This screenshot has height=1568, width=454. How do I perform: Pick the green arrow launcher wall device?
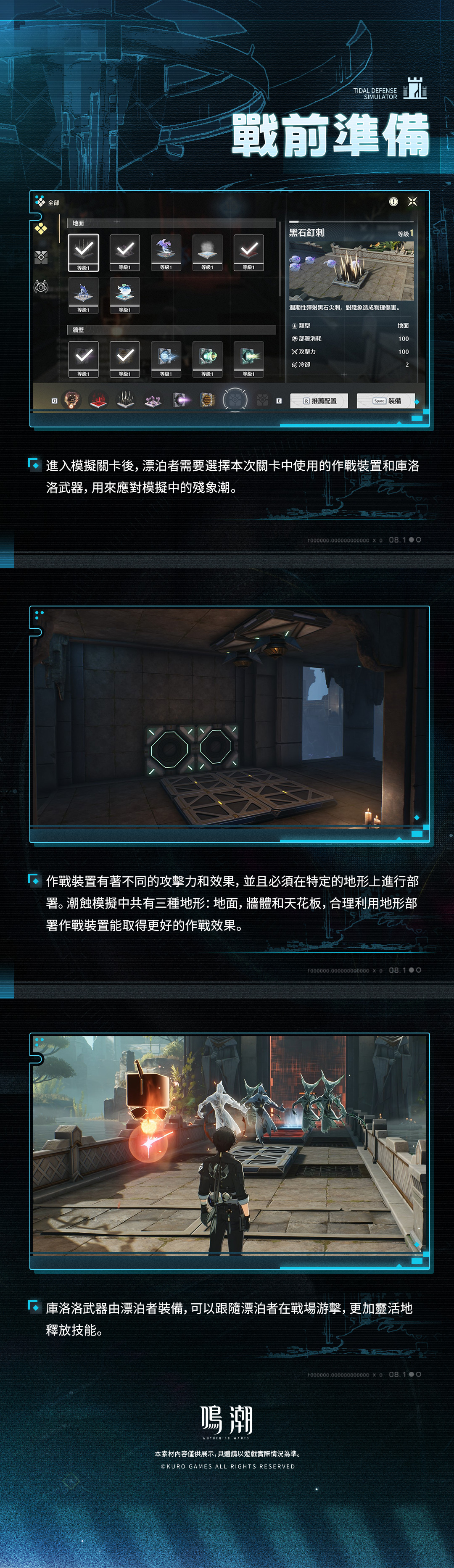(x=249, y=357)
